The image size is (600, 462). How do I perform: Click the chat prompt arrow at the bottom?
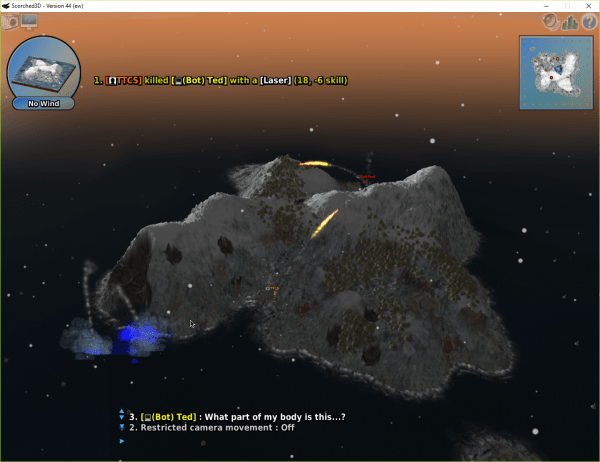(122, 441)
